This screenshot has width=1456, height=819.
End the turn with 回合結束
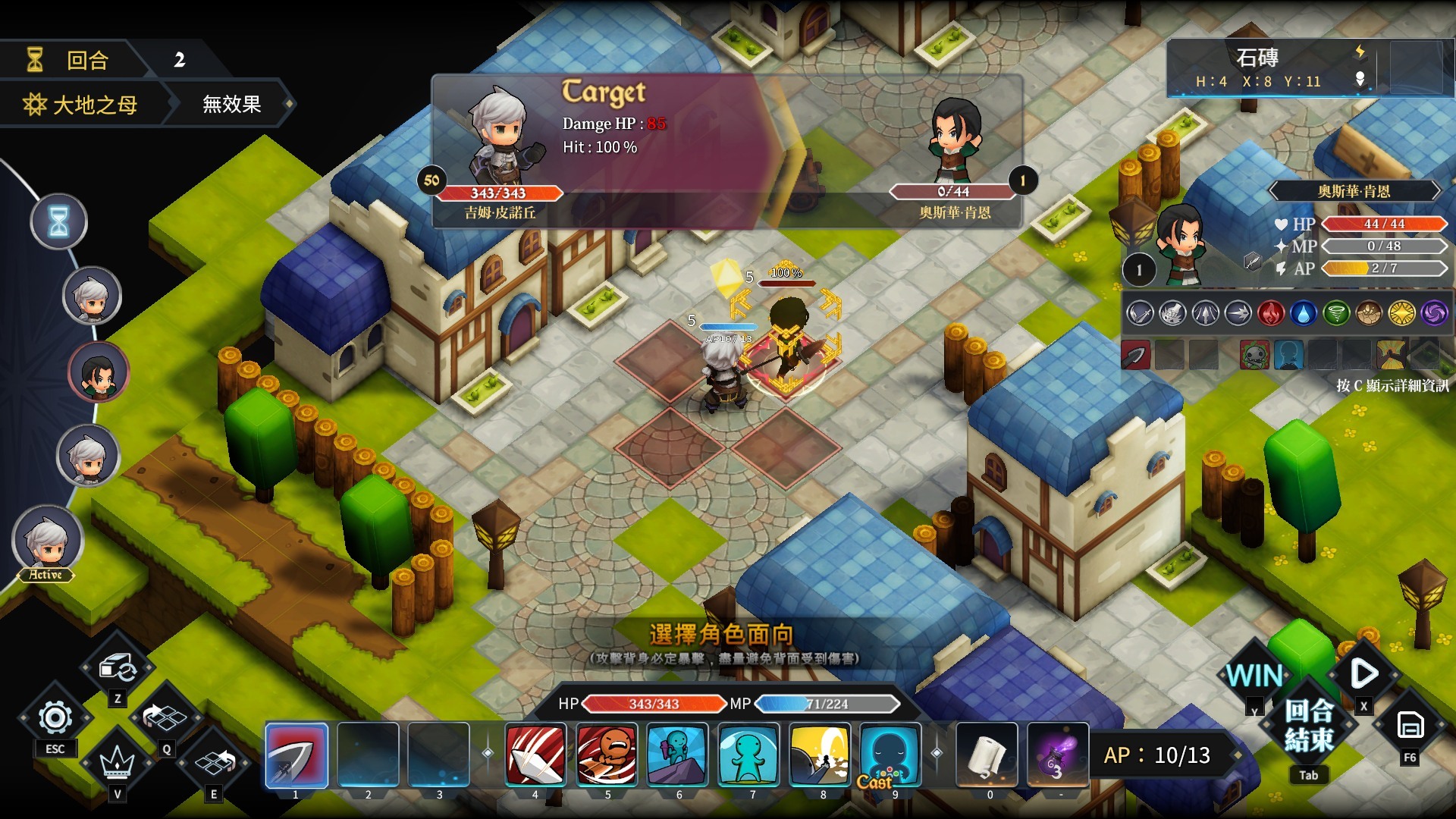coord(1309,725)
